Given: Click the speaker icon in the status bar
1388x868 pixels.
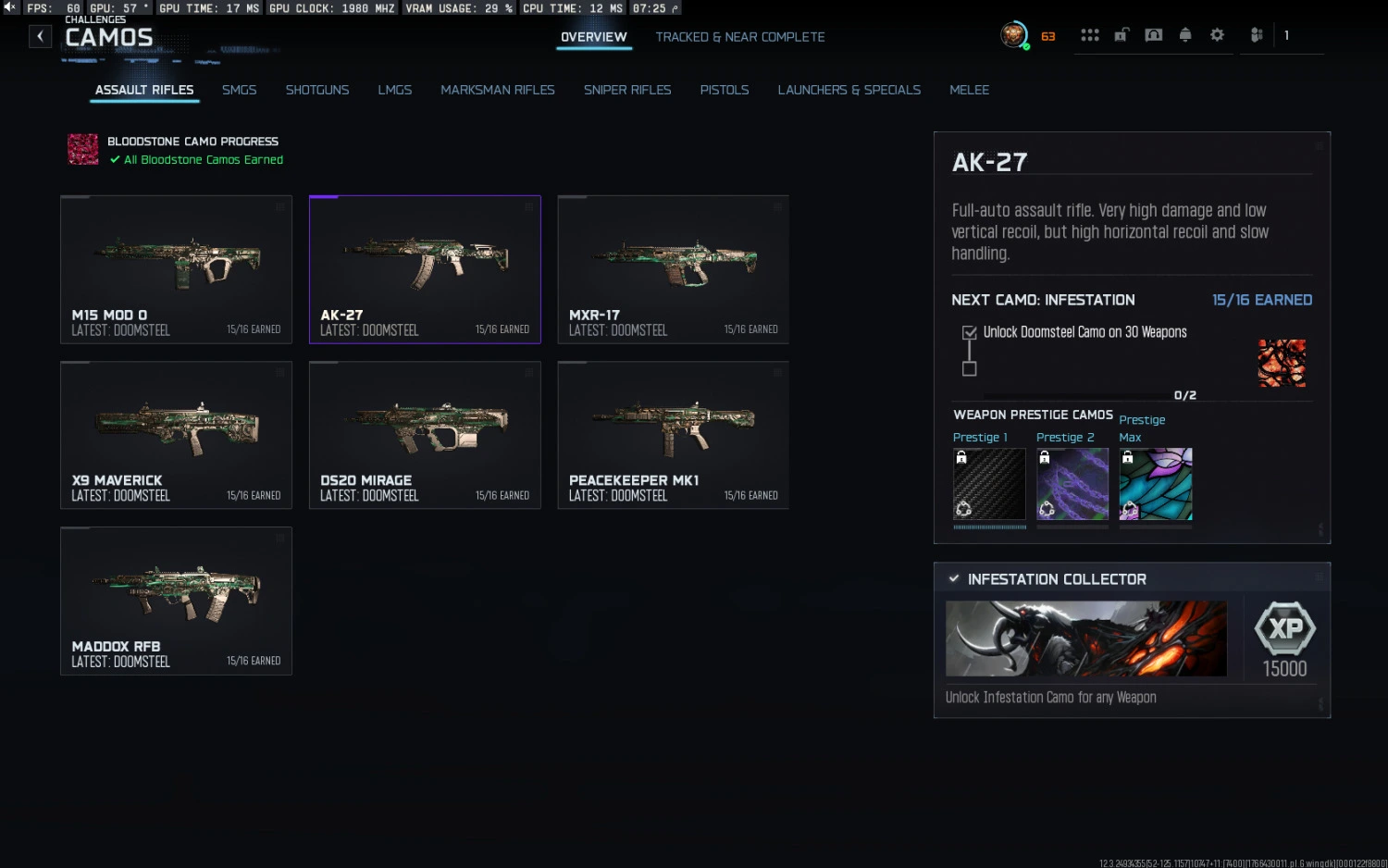Looking at the screenshot, I should click(9, 7).
